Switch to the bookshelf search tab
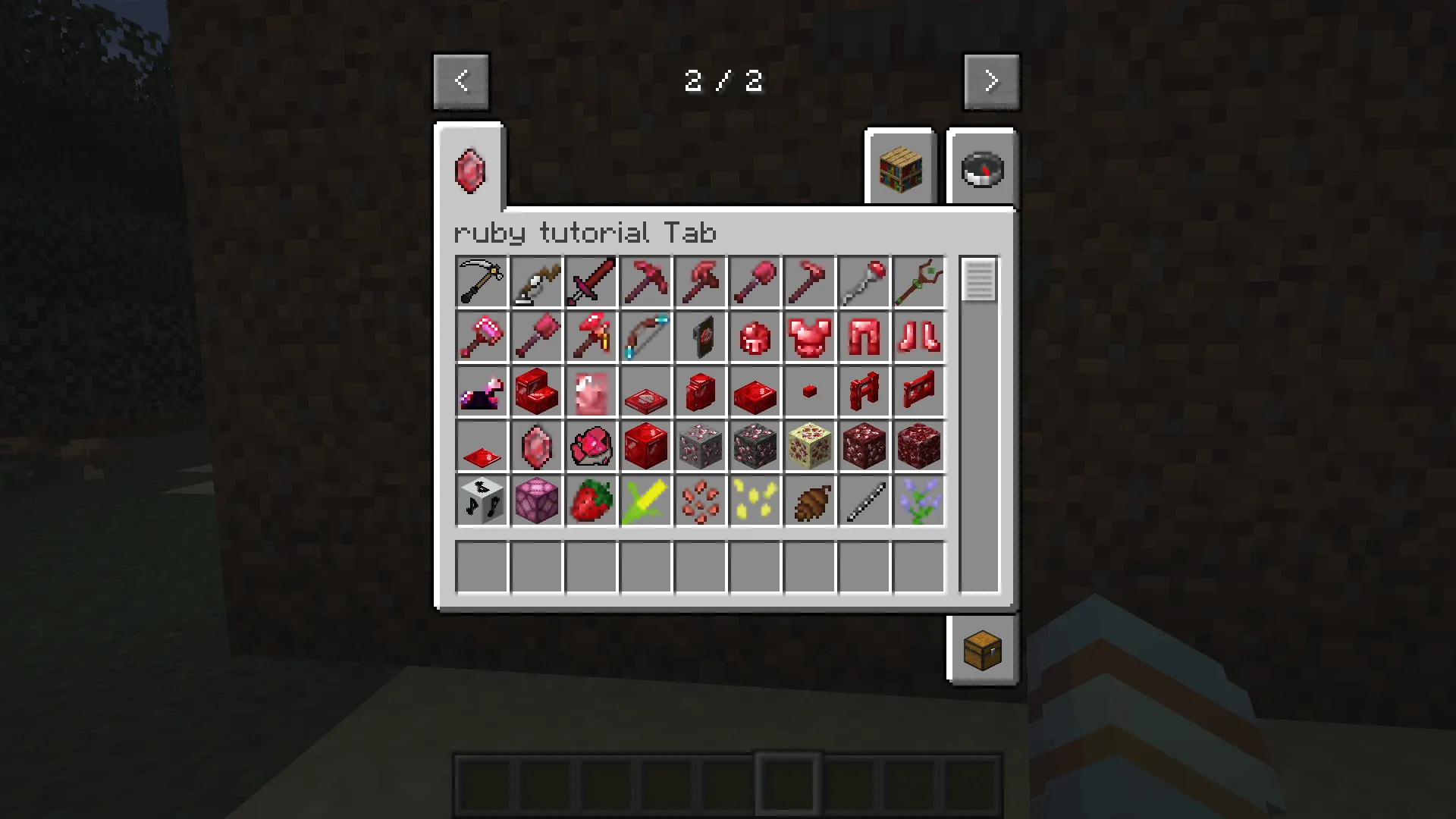1456x819 pixels. (899, 167)
